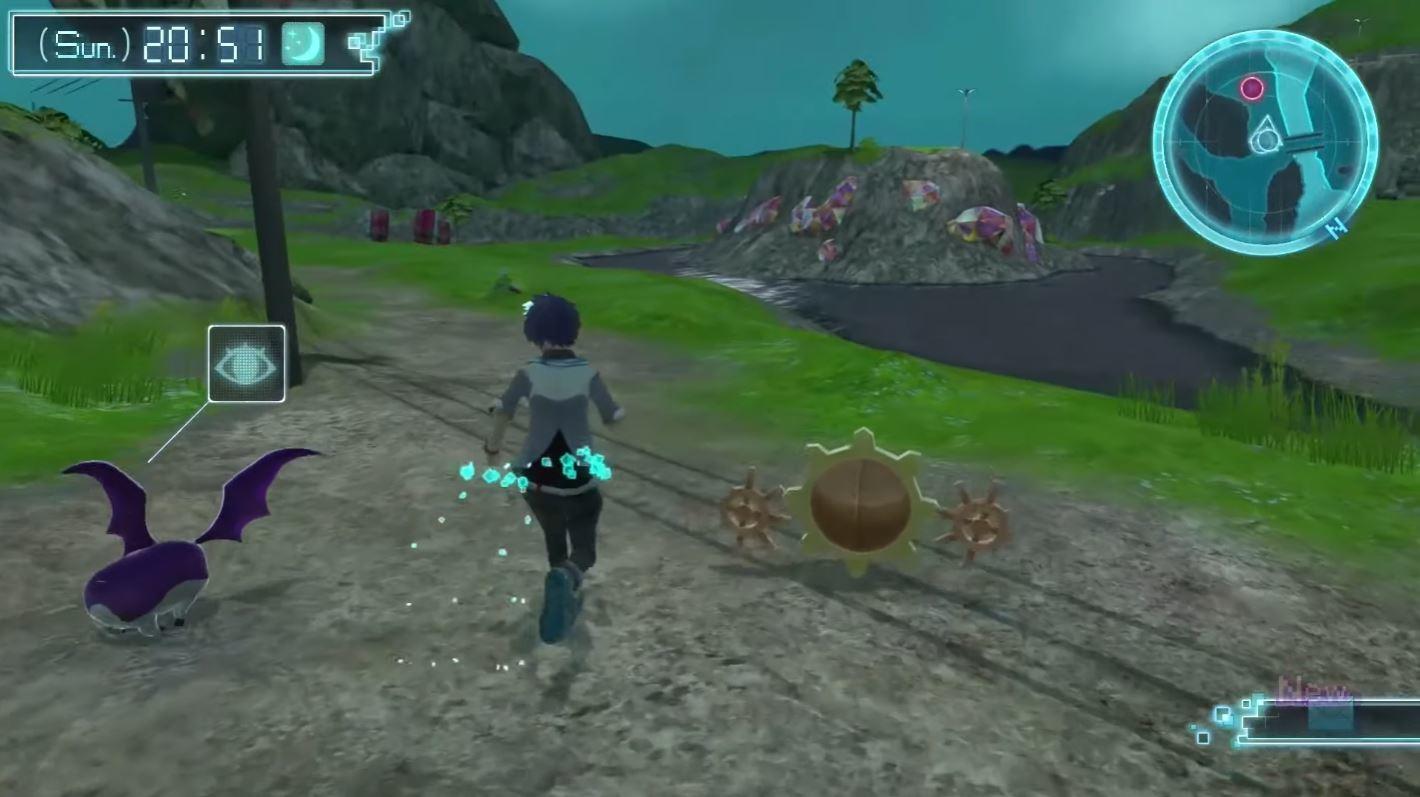
Task: Click the crescent moon night-time icon
Action: 302,42
